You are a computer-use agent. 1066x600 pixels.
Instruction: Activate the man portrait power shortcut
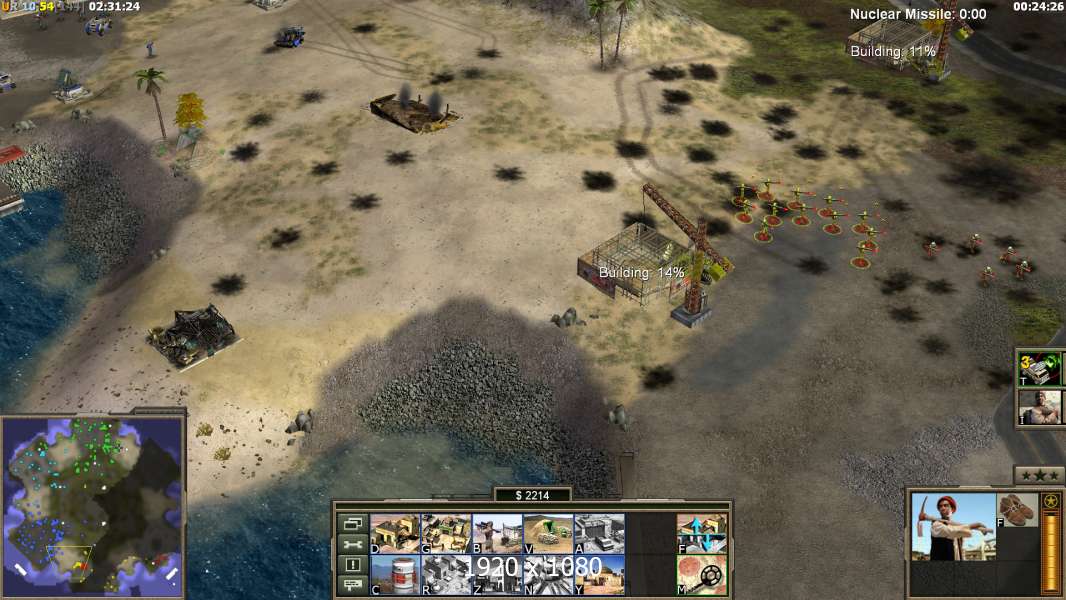coord(1040,407)
